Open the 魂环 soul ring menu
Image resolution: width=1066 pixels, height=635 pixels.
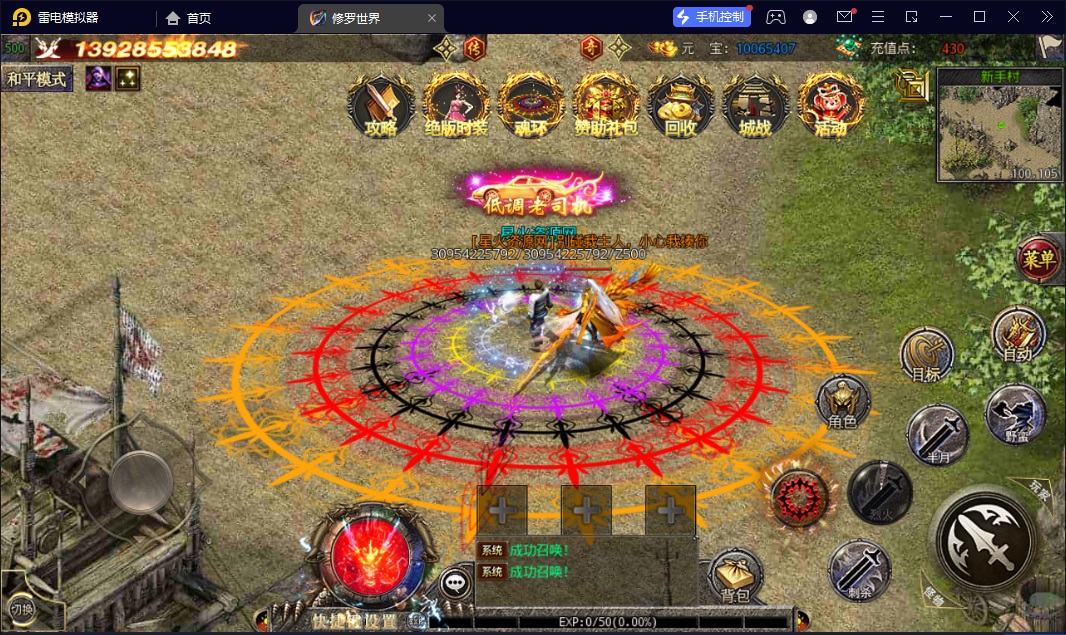[x=531, y=104]
